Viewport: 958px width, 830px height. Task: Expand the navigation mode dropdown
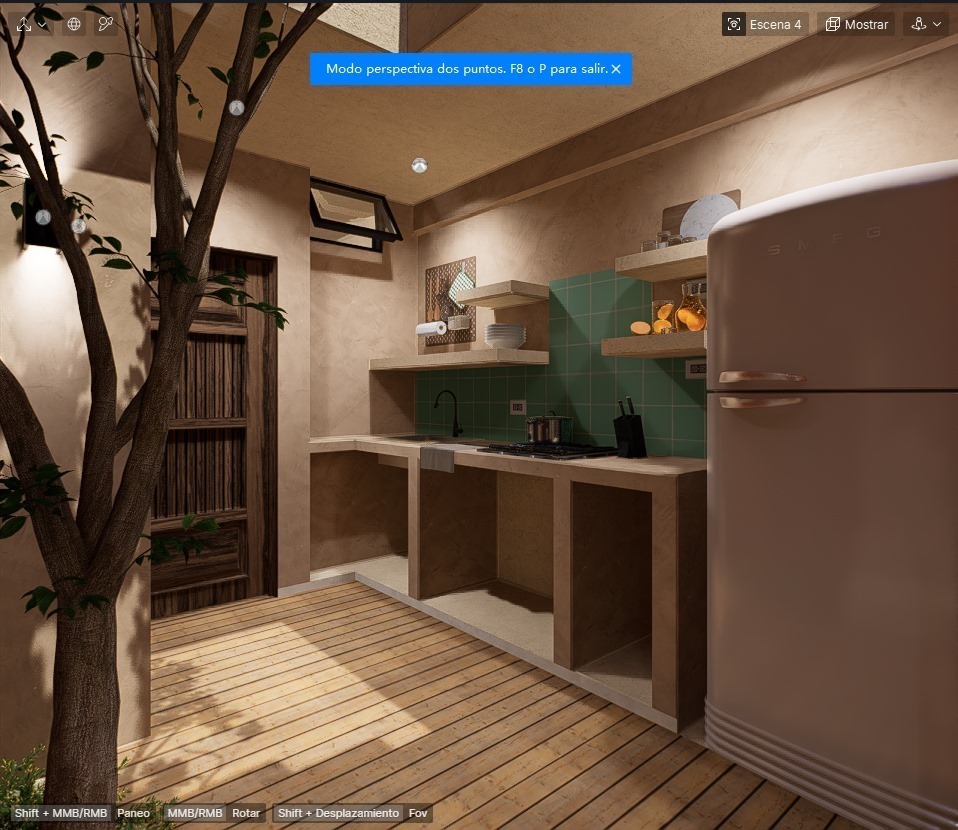tap(926, 24)
